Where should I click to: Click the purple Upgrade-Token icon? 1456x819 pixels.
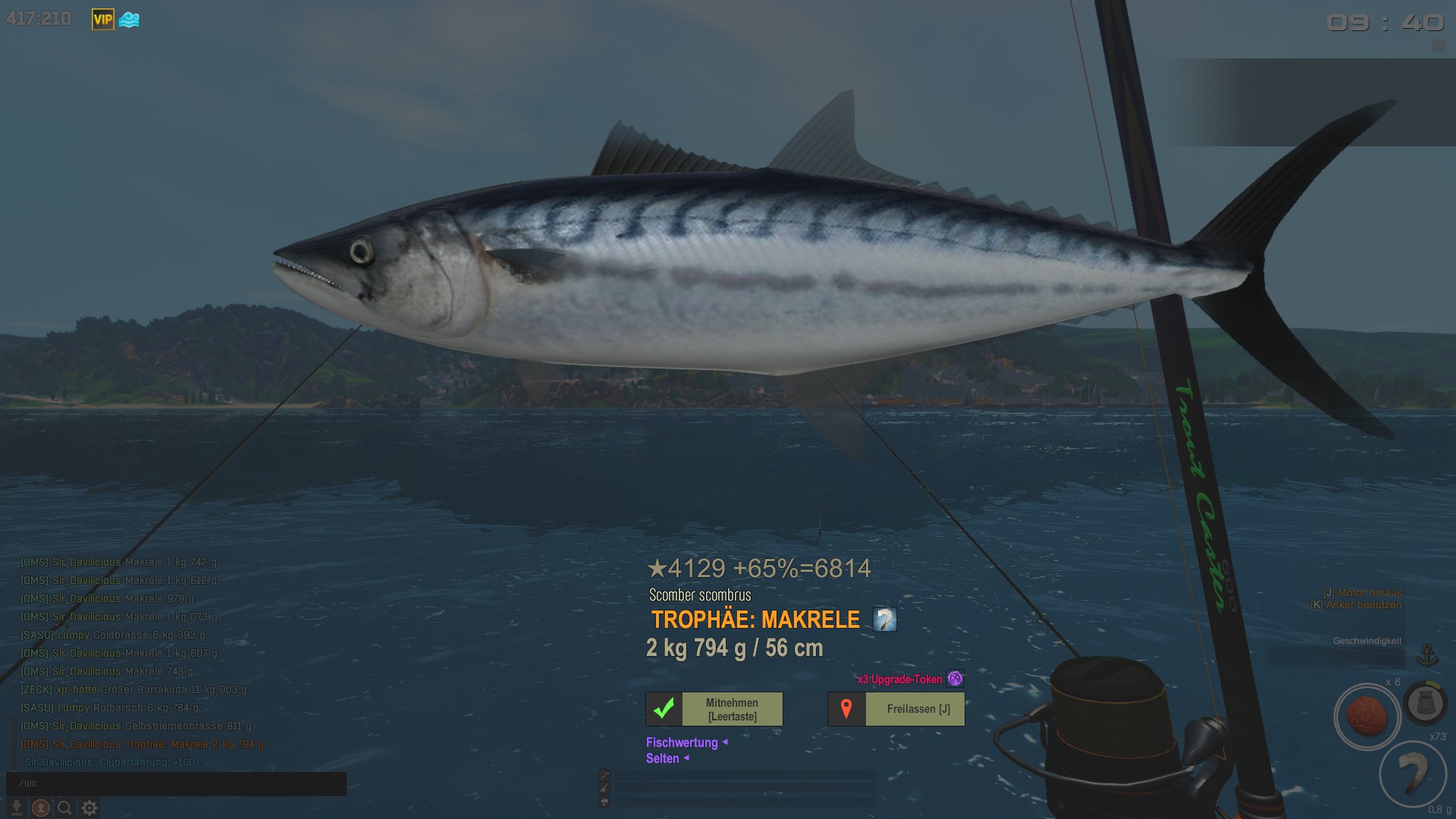[955, 679]
